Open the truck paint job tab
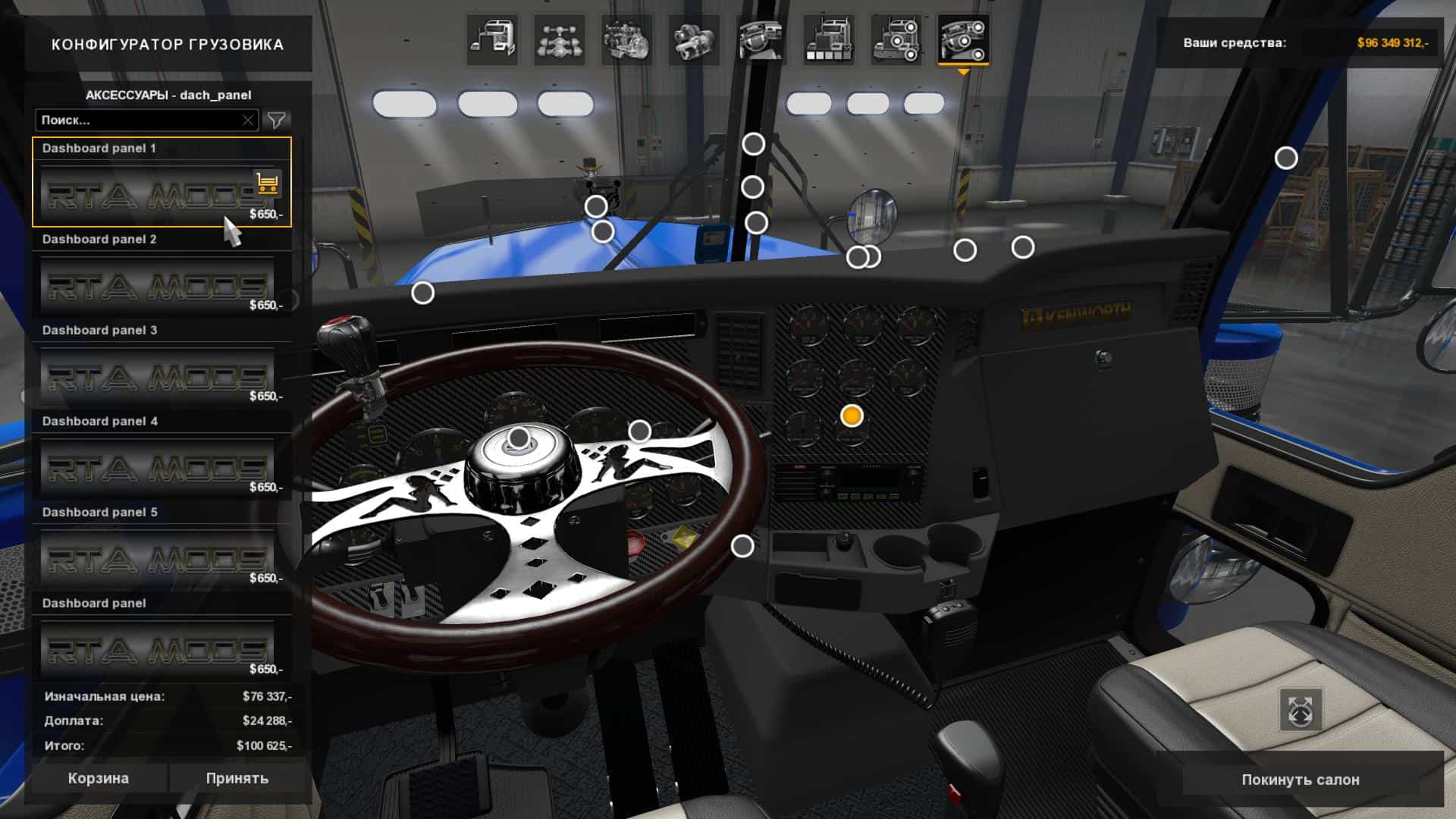This screenshot has width=1456, height=819. (x=828, y=40)
